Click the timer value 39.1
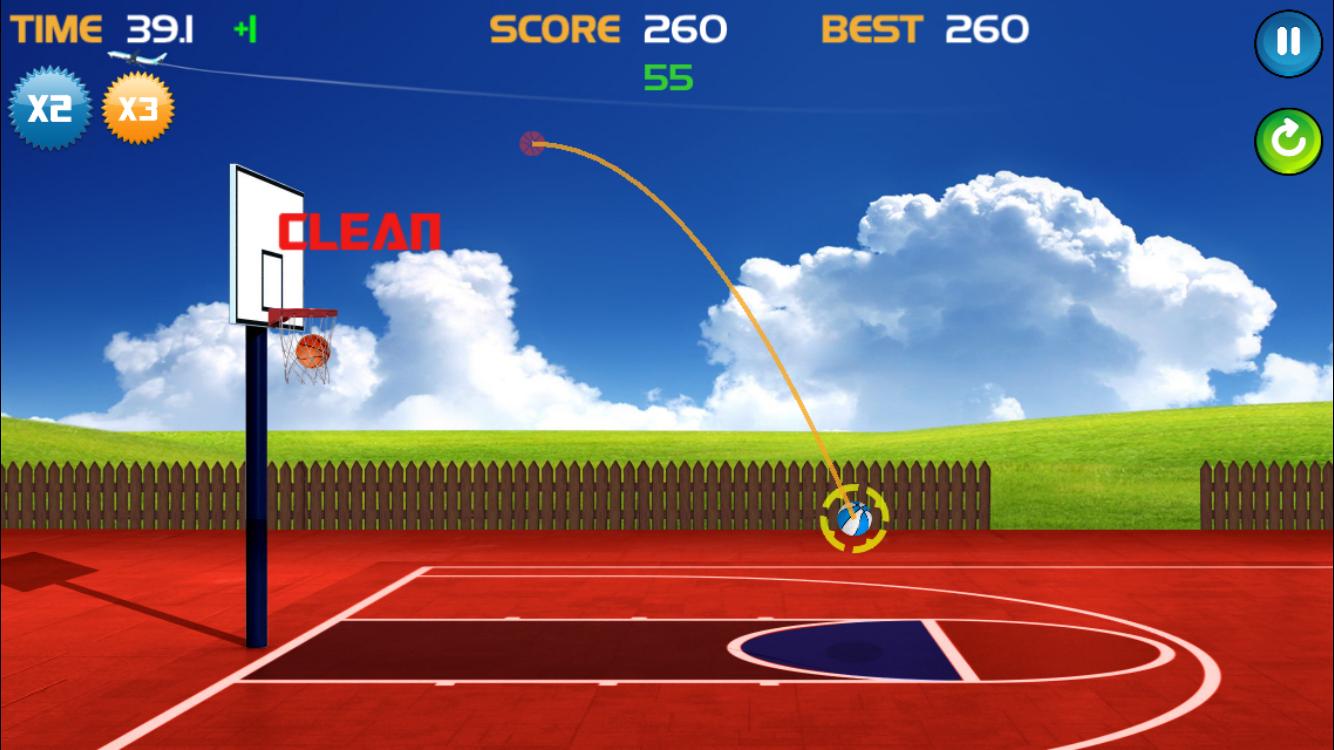Viewport: 1334px width, 750px height. tap(160, 28)
